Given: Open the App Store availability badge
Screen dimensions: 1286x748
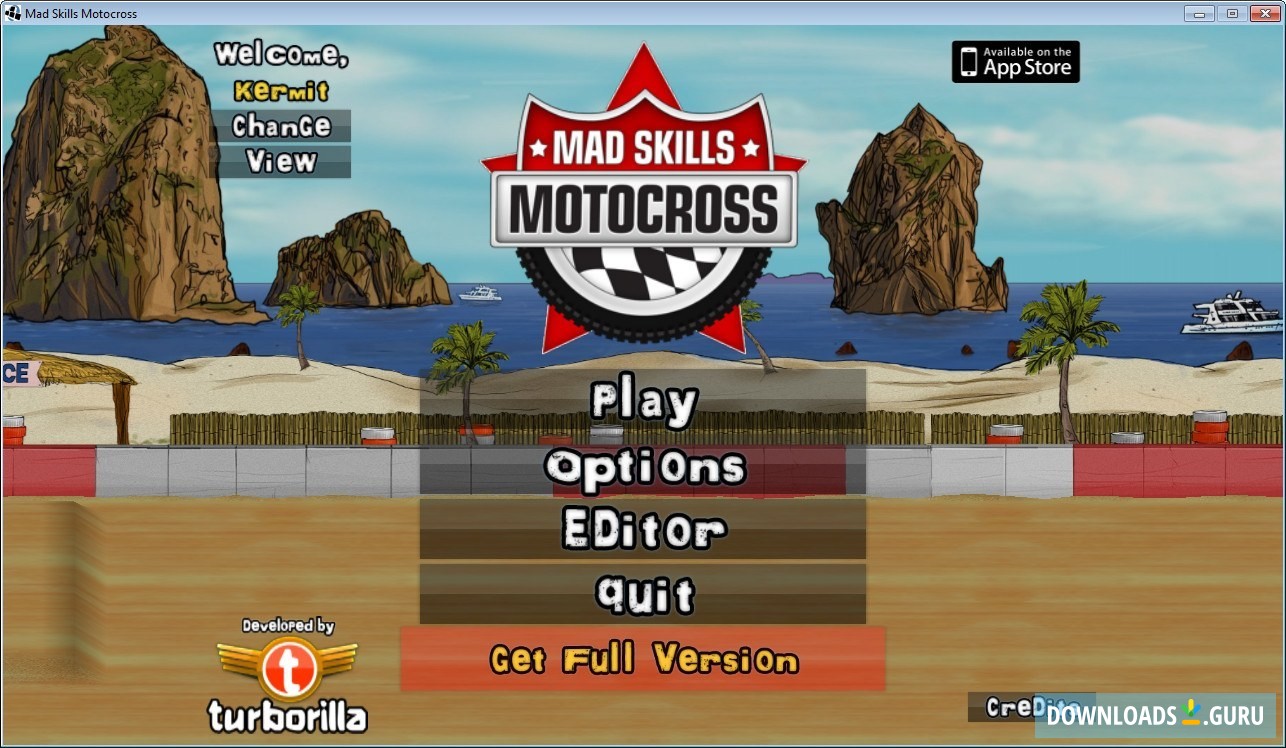Looking at the screenshot, I should coord(1015,62).
